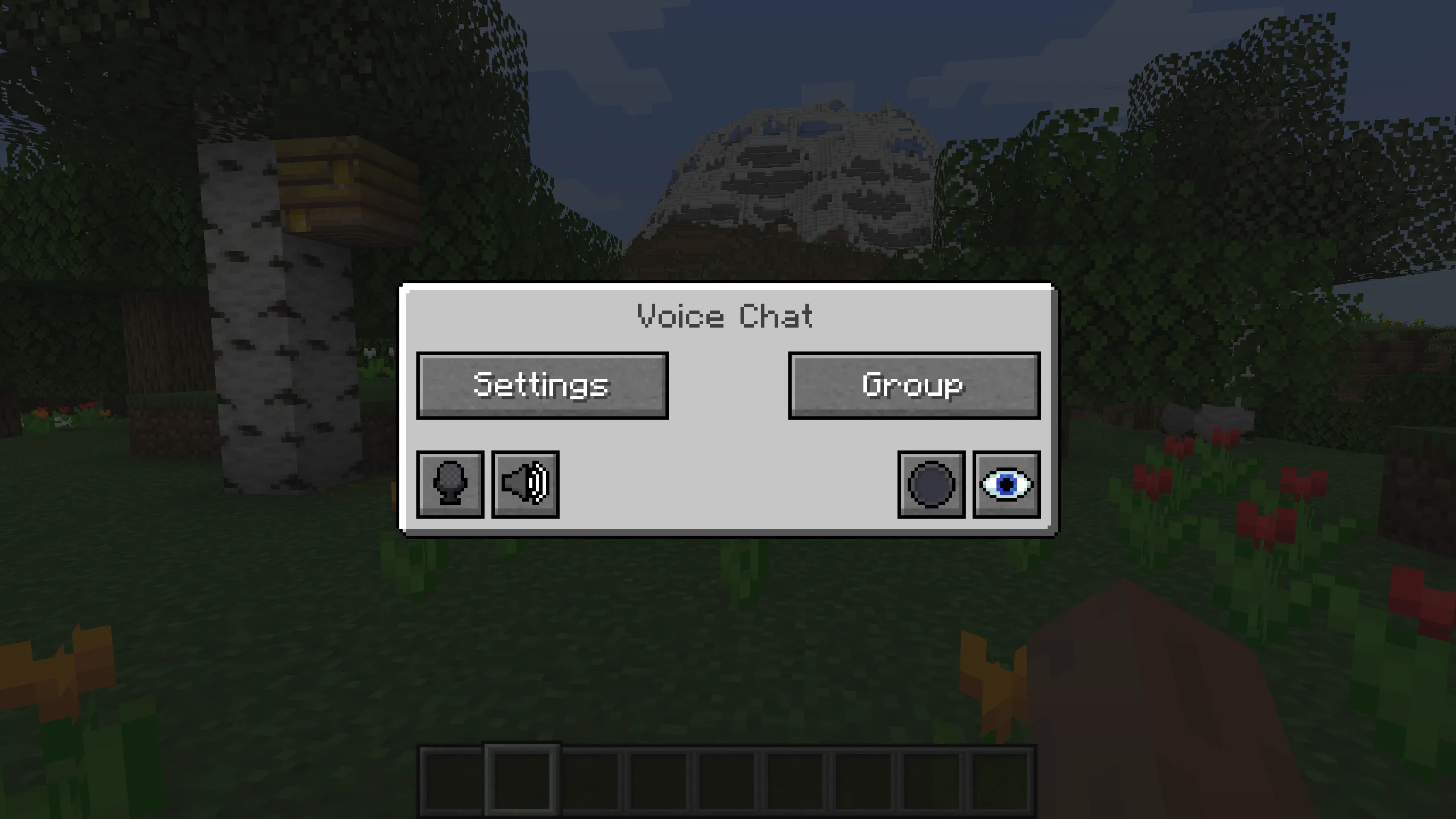Click the eye button beside the record button
The height and width of the screenshot is (819, 1456).
1006,485
